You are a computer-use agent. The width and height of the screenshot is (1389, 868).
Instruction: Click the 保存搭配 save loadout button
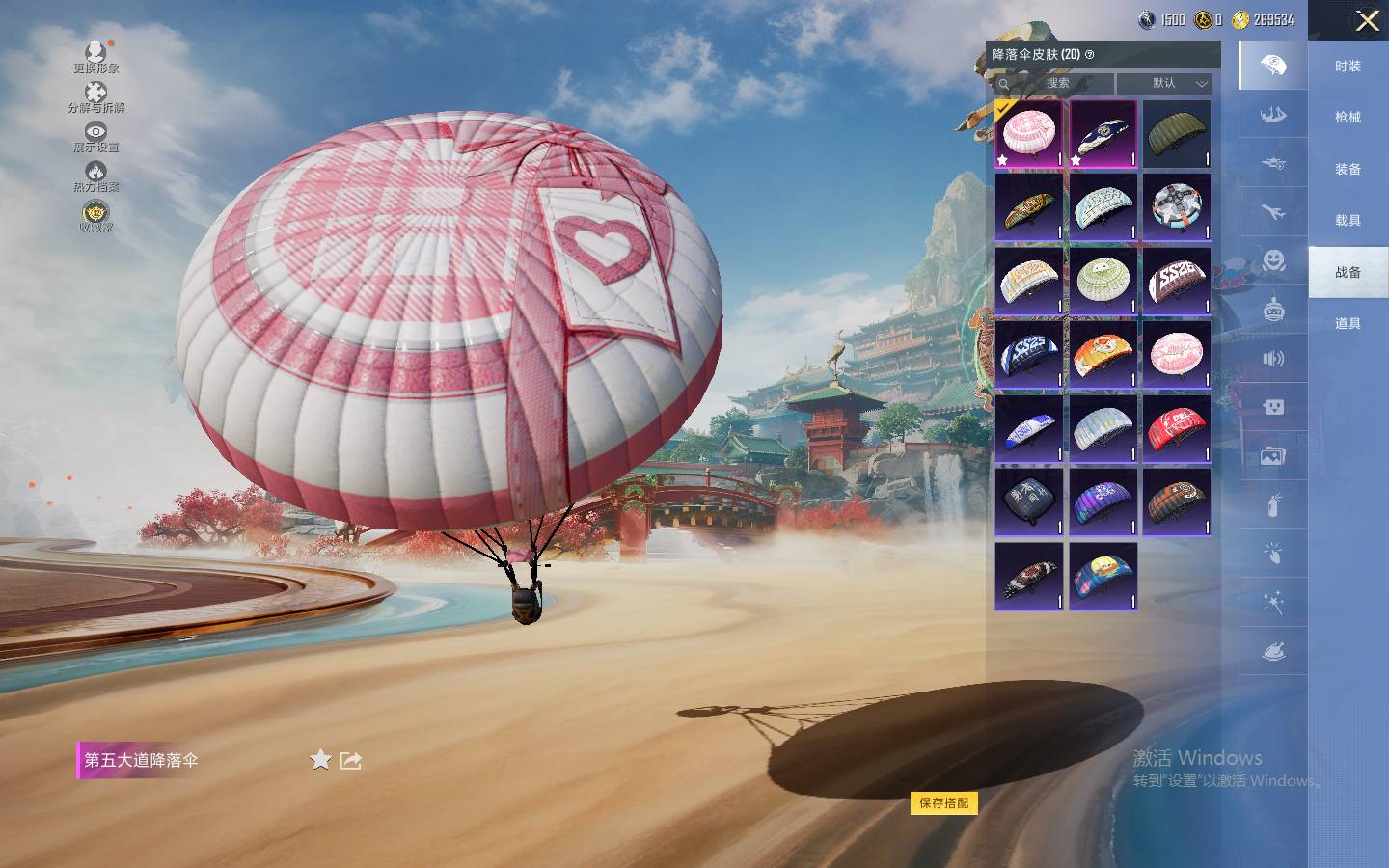coord(943,802)
